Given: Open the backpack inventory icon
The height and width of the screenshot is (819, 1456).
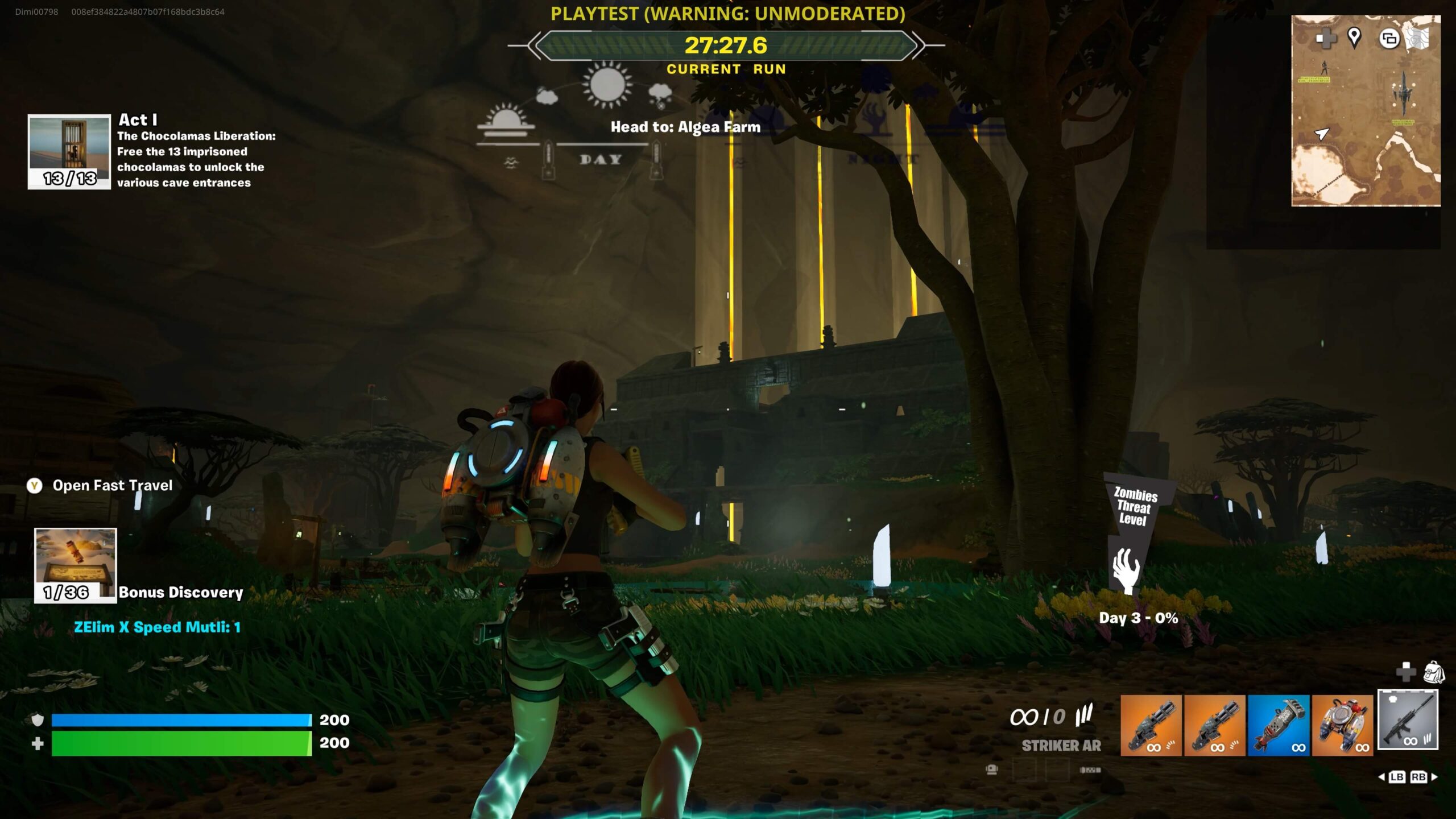Looking at the screenshot, I should (x=1434, y=672).
